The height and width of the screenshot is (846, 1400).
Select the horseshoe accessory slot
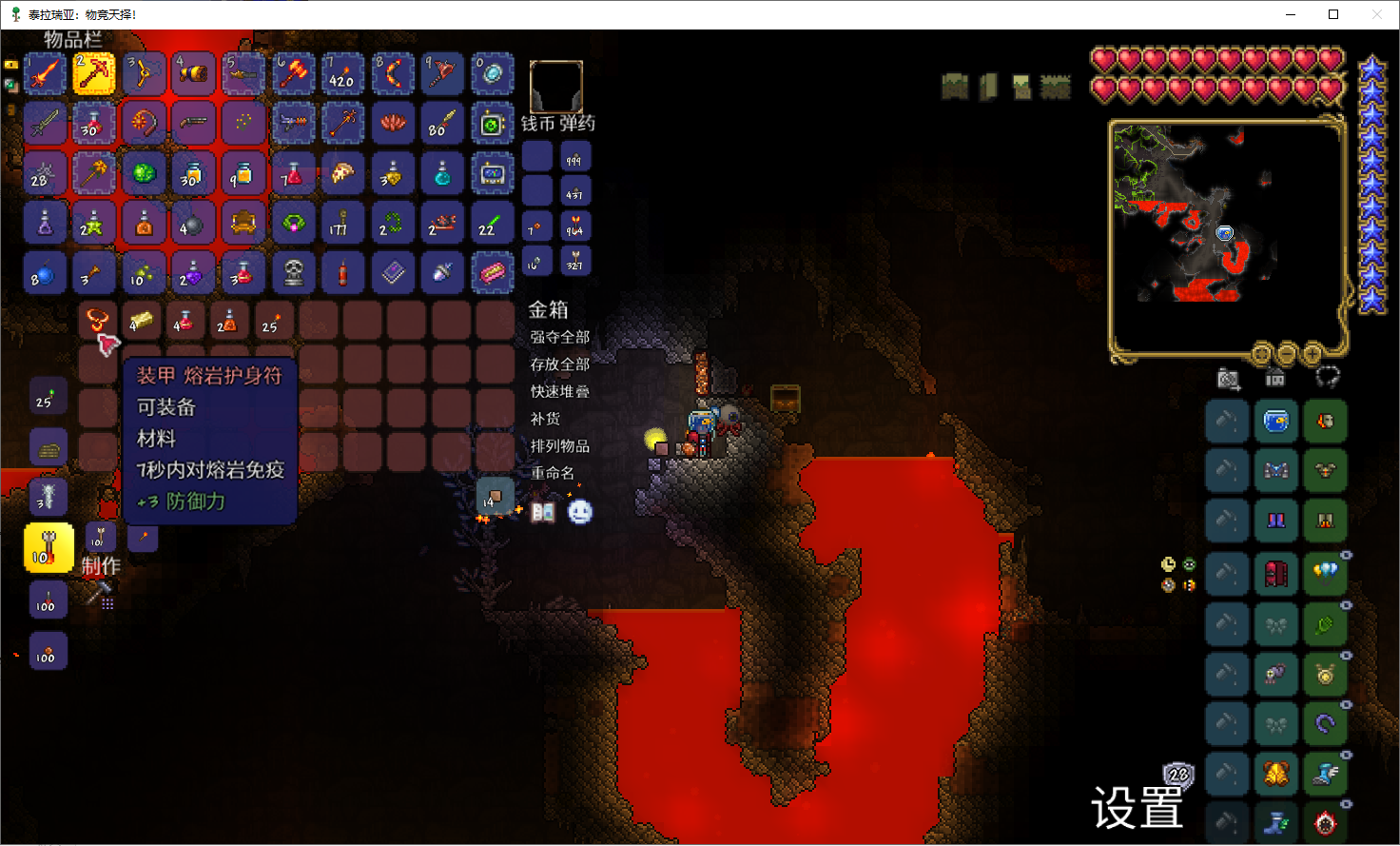pos(1325,724)
